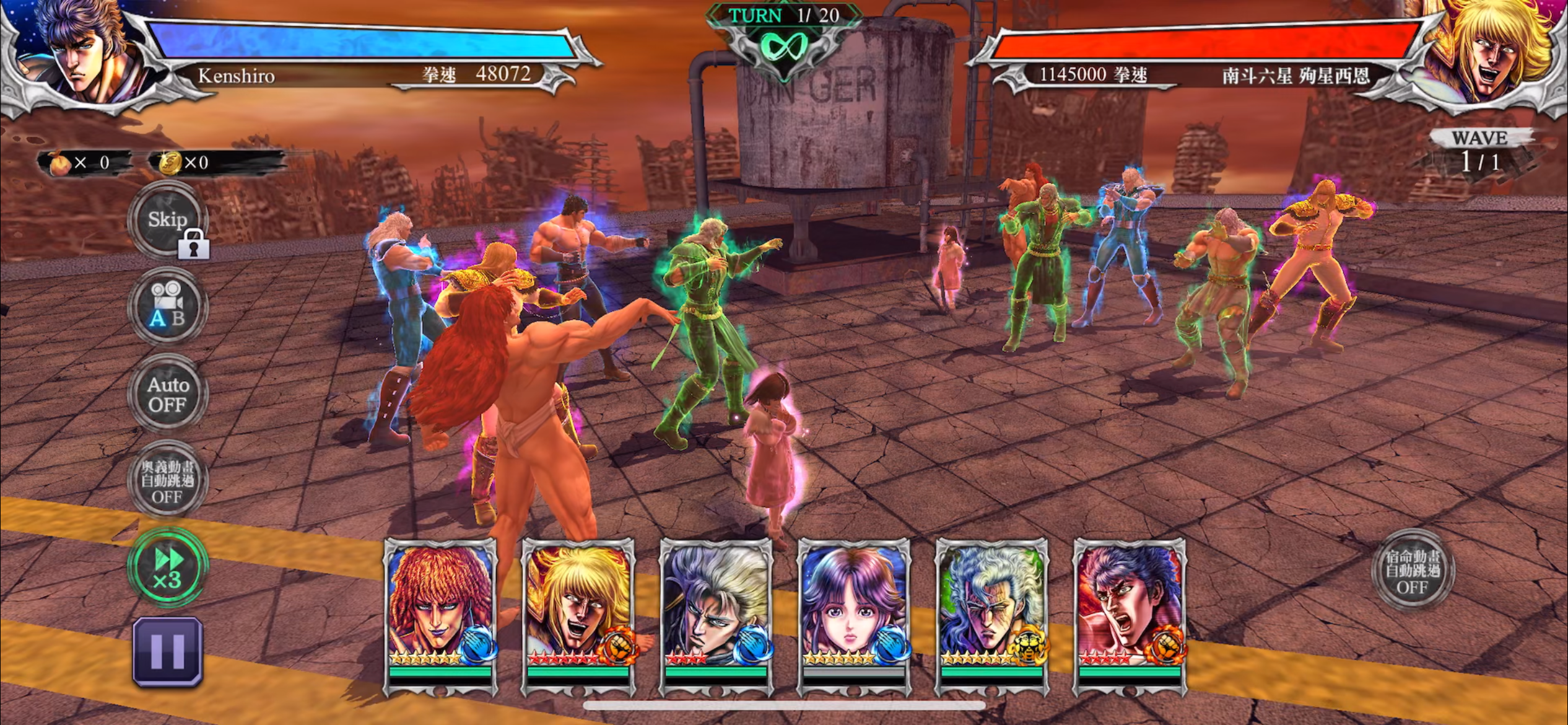Choose the shouting Kenshiro card
Viewport: 1568px width, 725px height.
click(x=1129, y=615)
